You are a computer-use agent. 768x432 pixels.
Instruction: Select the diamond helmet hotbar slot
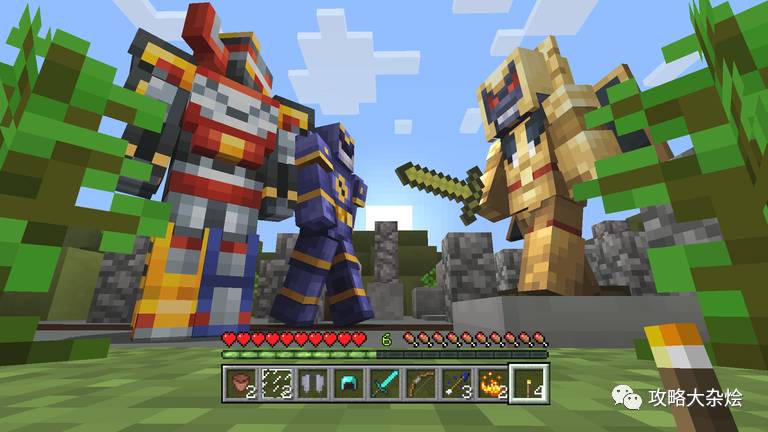[348, 382]
